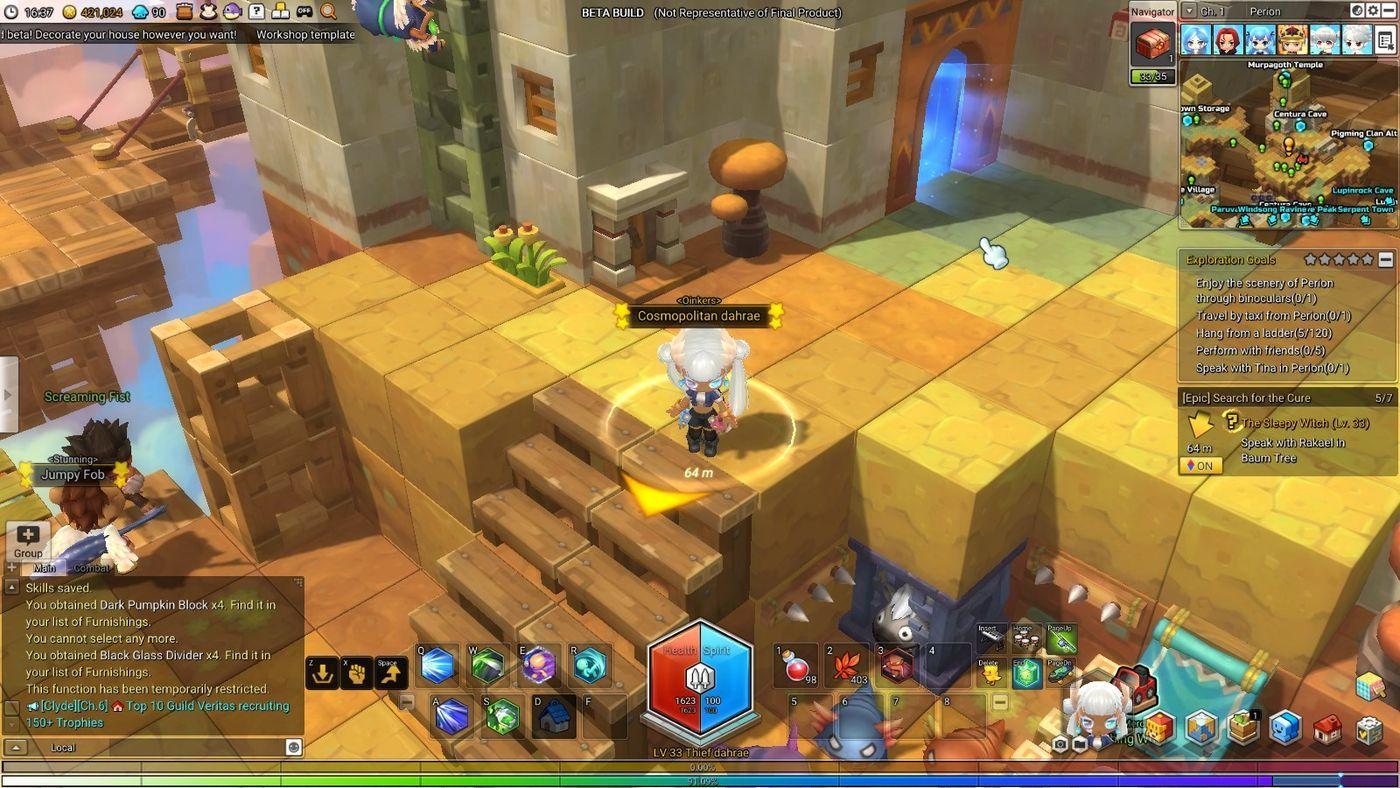The image size is (1400, 788).
Task: Collapse the Exploration Goals panel
Action: [1386, 259]
